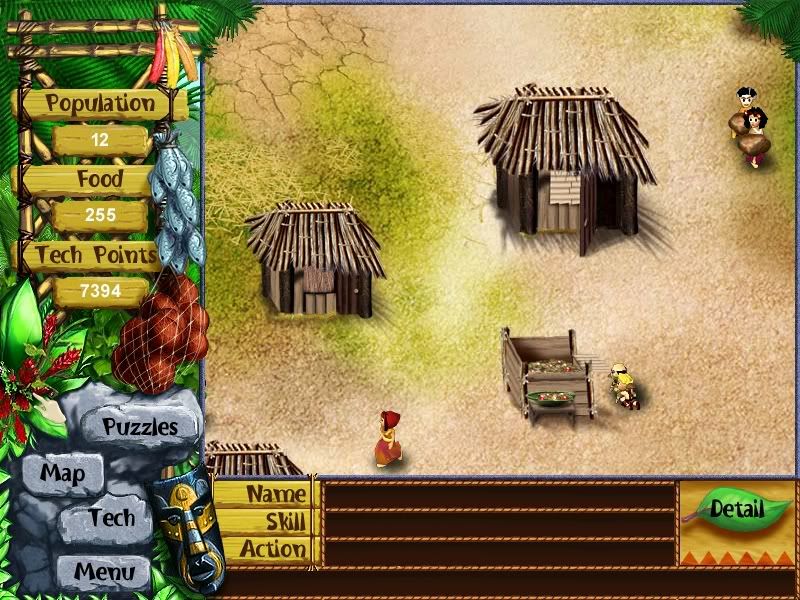Click the Detail leaf button
The image size is (800, 600).
coord(736,509)
